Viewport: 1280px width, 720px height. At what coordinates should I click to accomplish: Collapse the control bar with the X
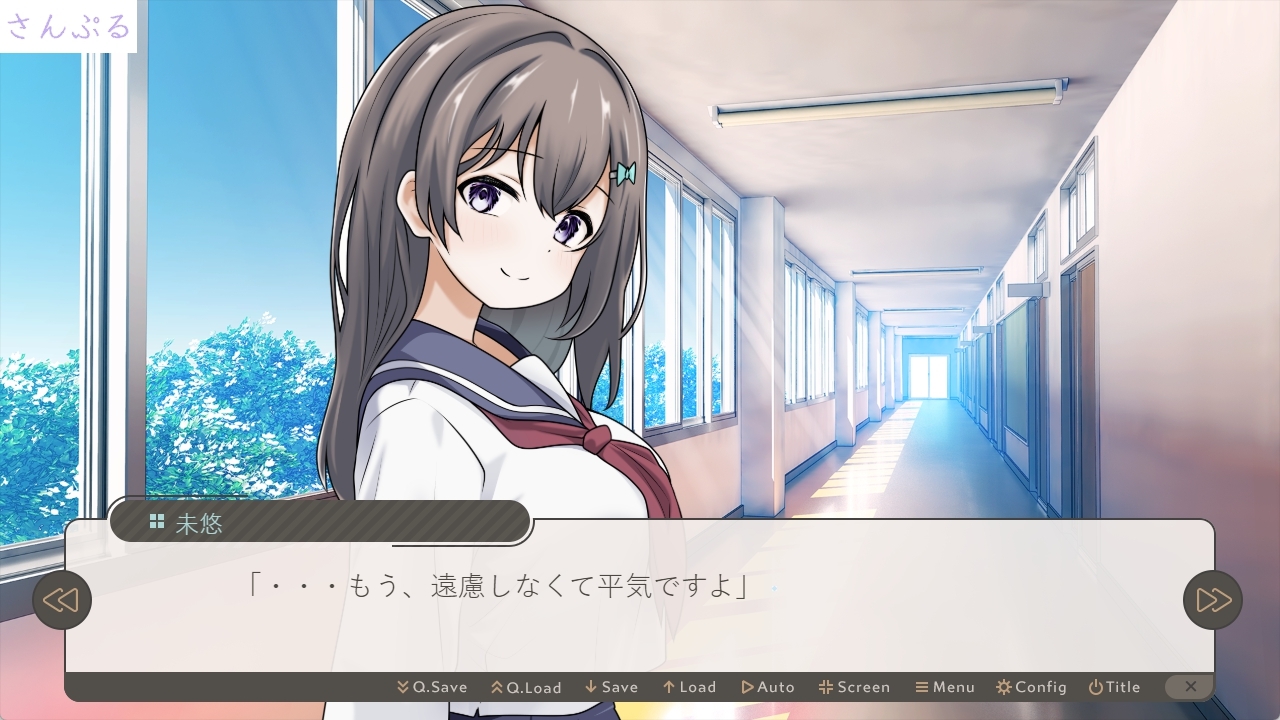click(x=1190, y=687)
